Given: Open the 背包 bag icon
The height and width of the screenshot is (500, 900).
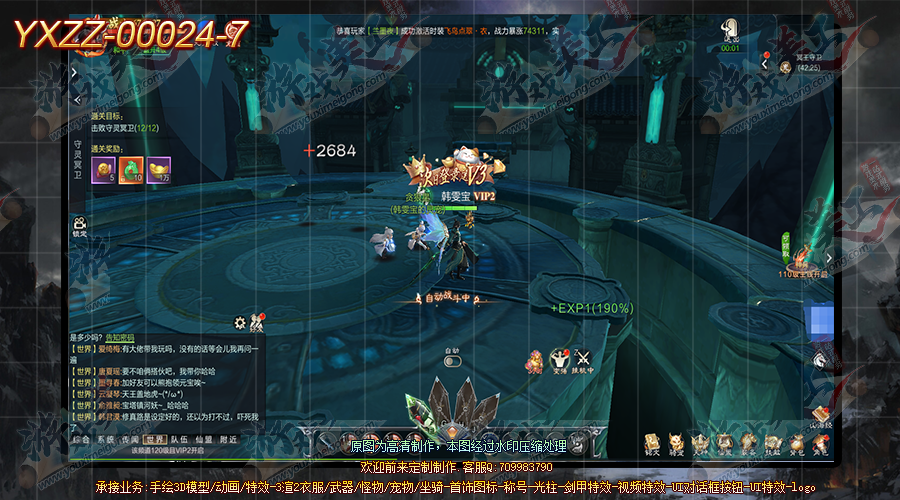Looking at the screenshot, I should pyautogui.click(x=798, y=441).
